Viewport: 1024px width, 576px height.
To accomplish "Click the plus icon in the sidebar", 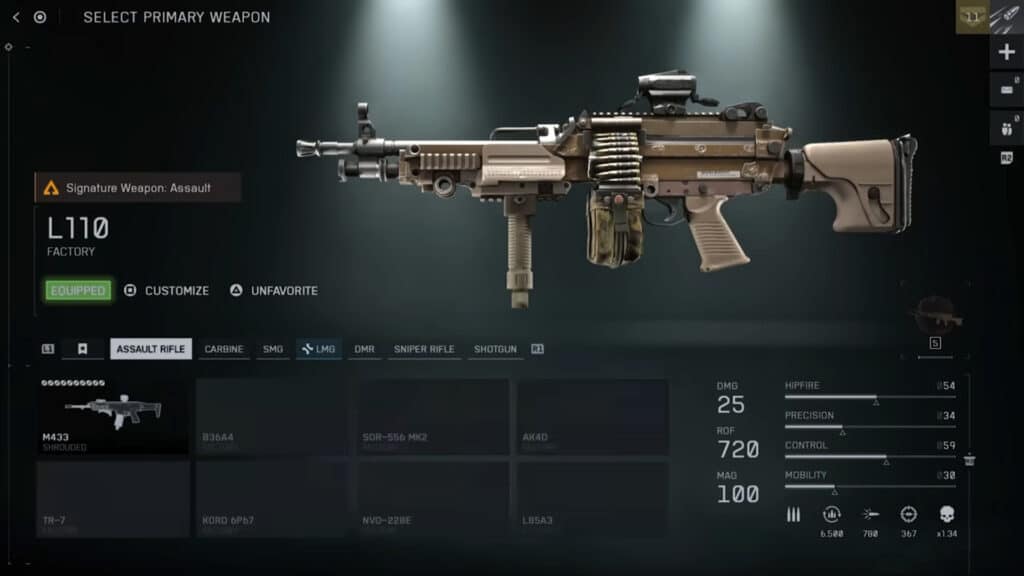I will coord(1006,52).
